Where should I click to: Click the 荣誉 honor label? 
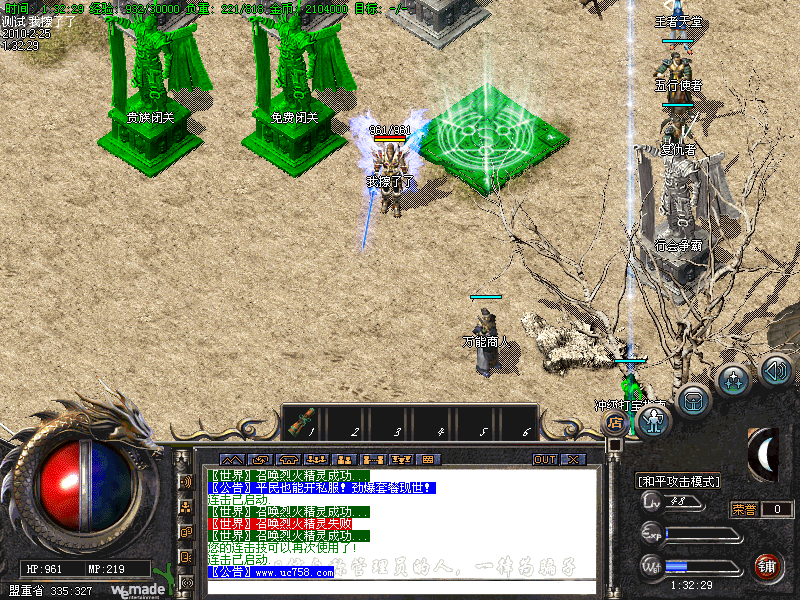[x=744, y=509]
